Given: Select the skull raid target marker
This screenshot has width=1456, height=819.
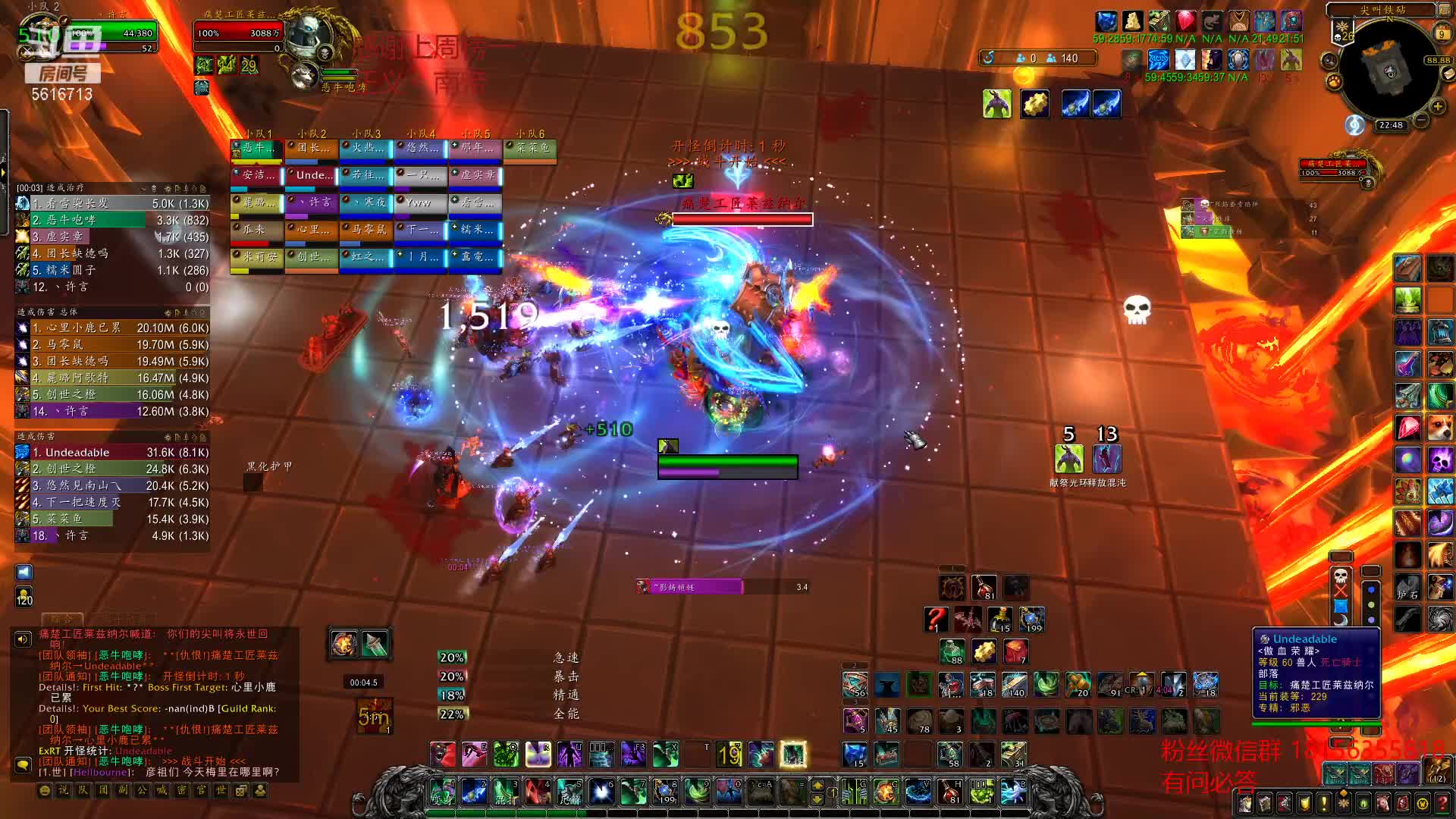Looking at the screenshot, I should coord(1341,575).
